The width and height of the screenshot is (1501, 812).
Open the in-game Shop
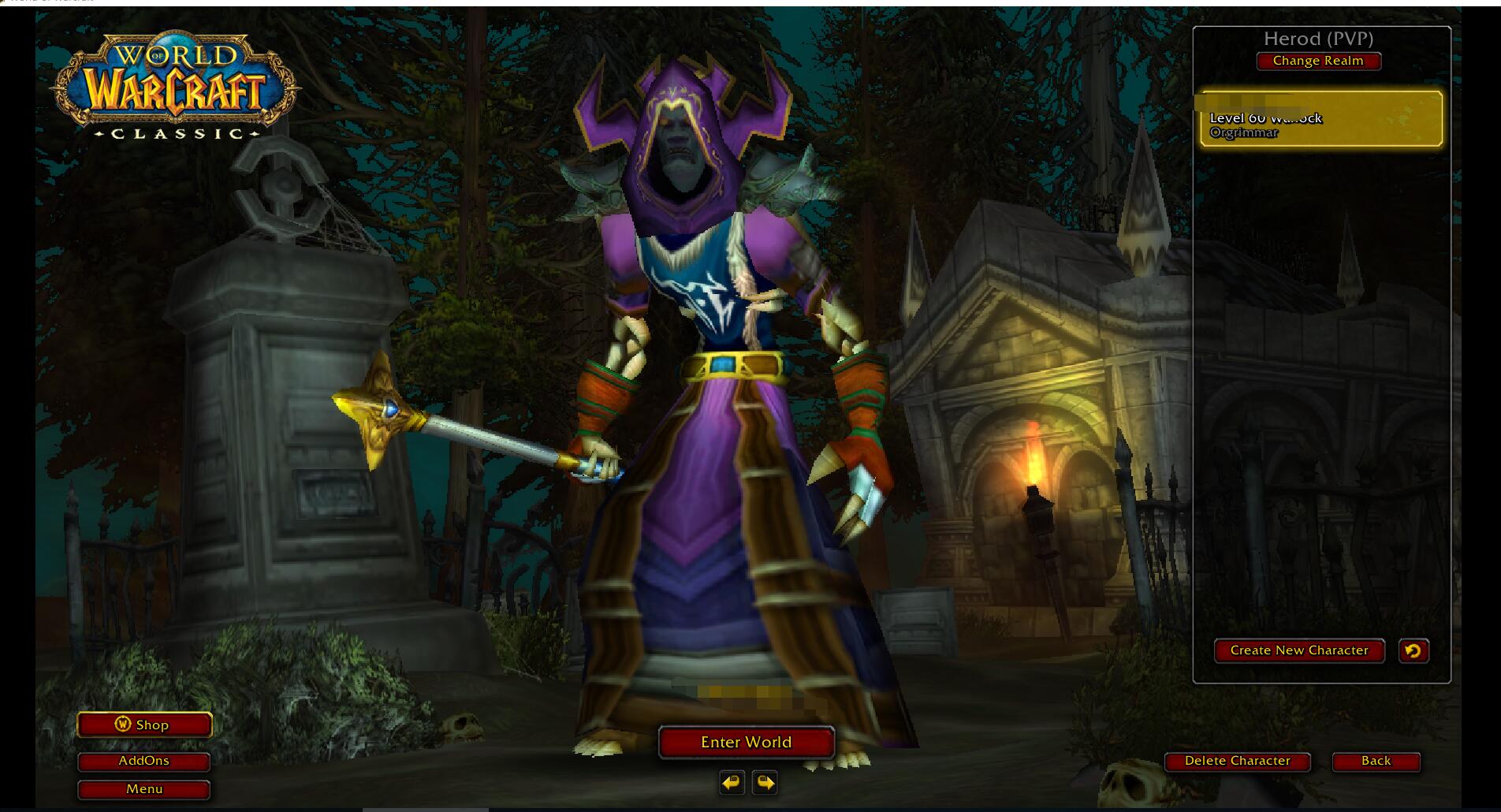click(x=144, y=724)
